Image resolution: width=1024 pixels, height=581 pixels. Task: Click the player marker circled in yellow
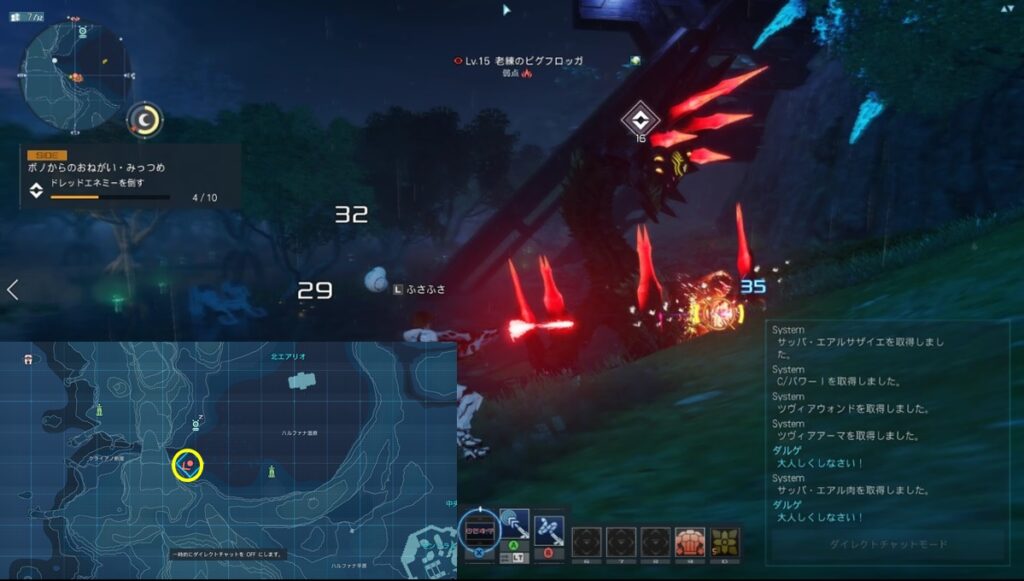pyautogui.click(x=187, y=464)
